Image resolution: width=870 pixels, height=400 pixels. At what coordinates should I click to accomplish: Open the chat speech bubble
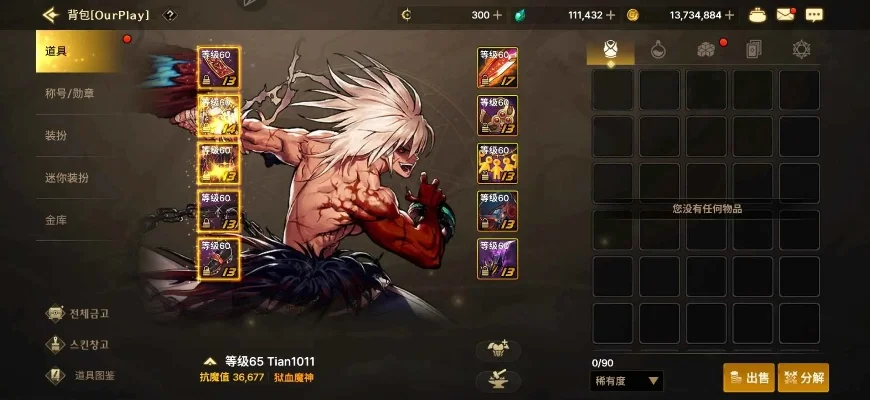(x=814, y=15)
